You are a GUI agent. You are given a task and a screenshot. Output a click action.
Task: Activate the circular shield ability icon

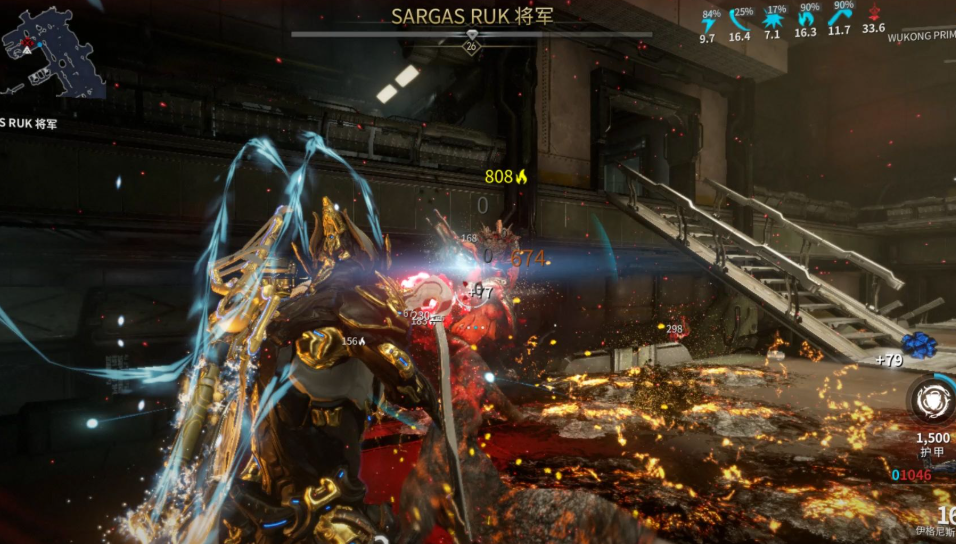(932, 400)
